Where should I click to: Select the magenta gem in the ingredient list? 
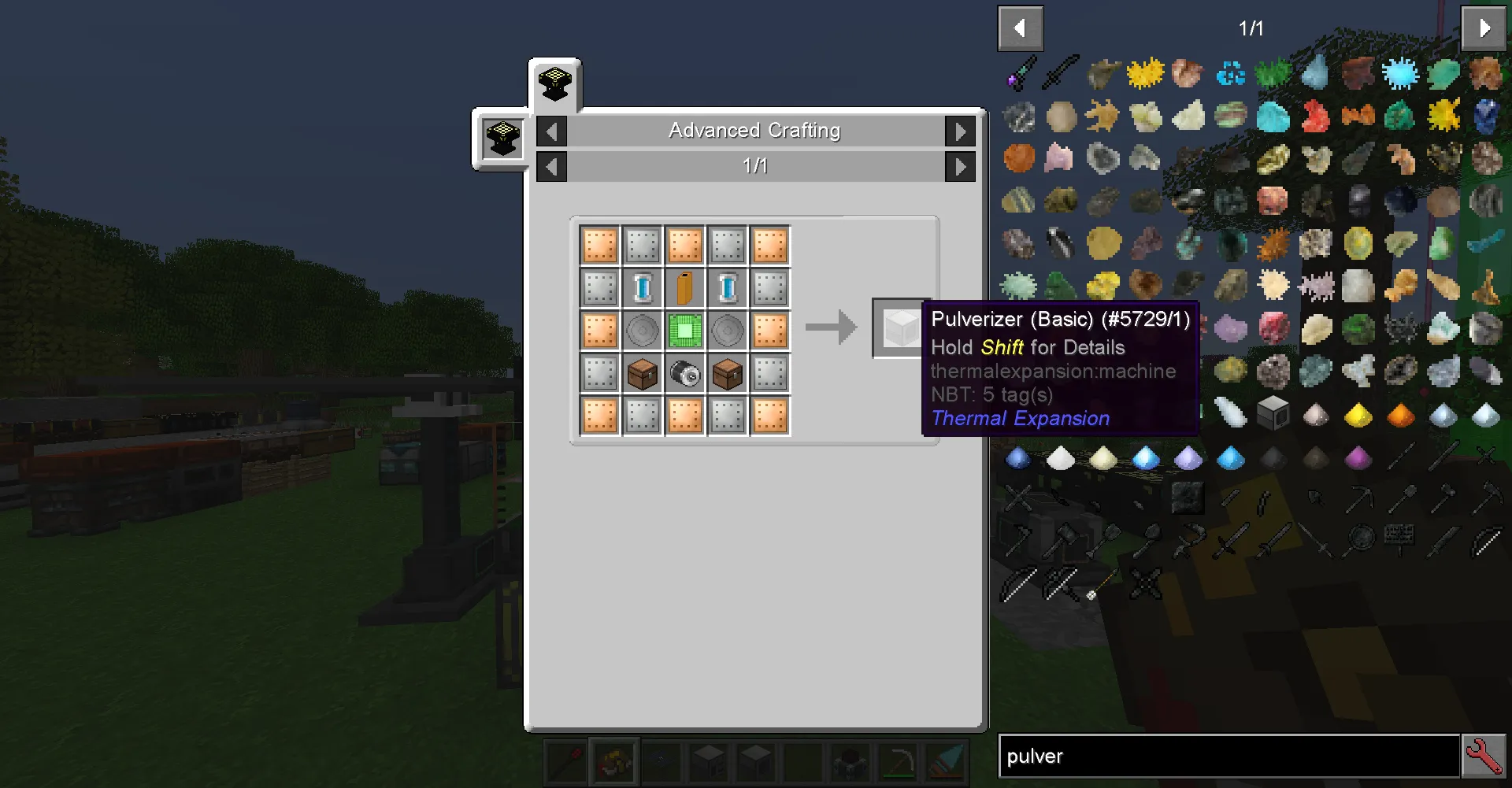1358,457
